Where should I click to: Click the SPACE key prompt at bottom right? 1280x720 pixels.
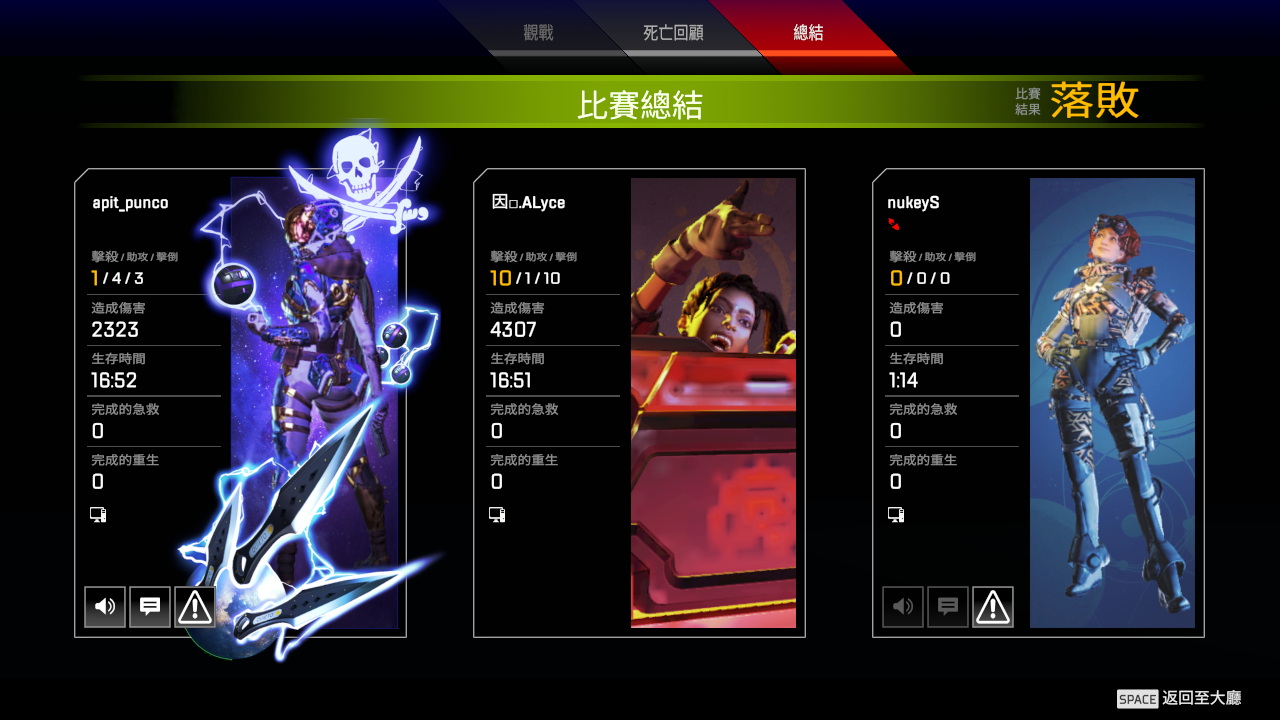(x=1139, y=698)
